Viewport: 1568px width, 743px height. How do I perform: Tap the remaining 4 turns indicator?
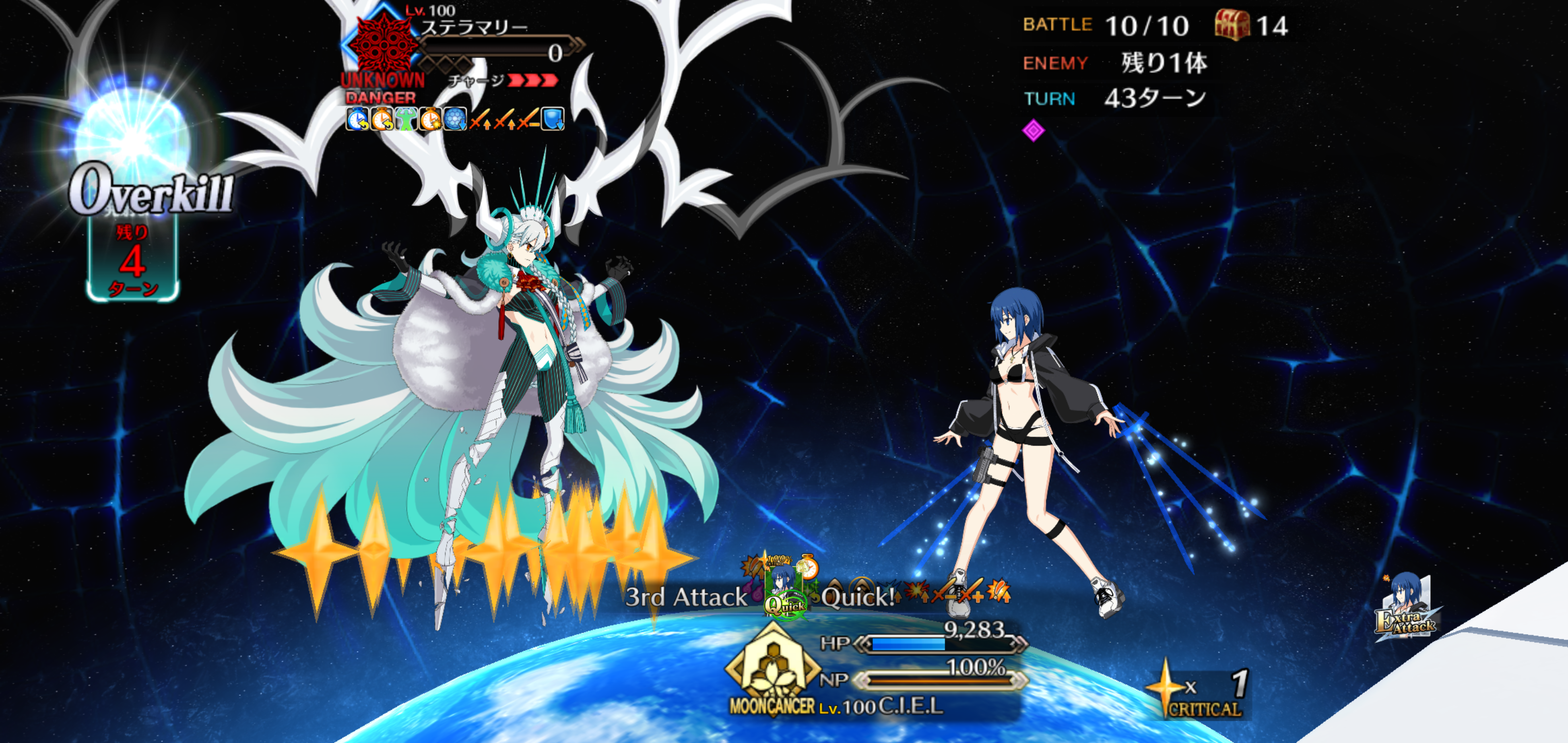tap(133, 262)
